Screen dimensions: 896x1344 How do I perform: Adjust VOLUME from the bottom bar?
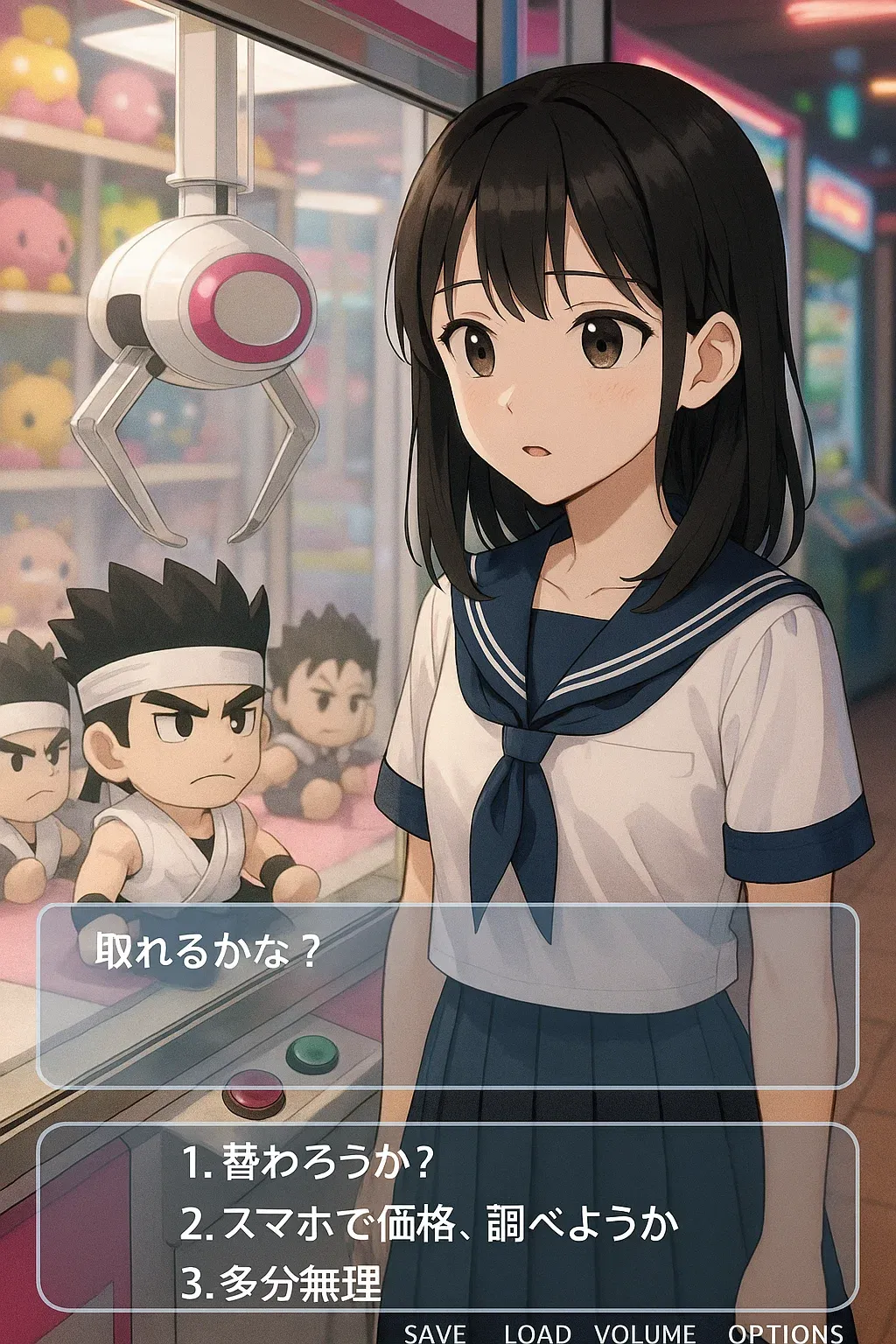pos(645,1333)
